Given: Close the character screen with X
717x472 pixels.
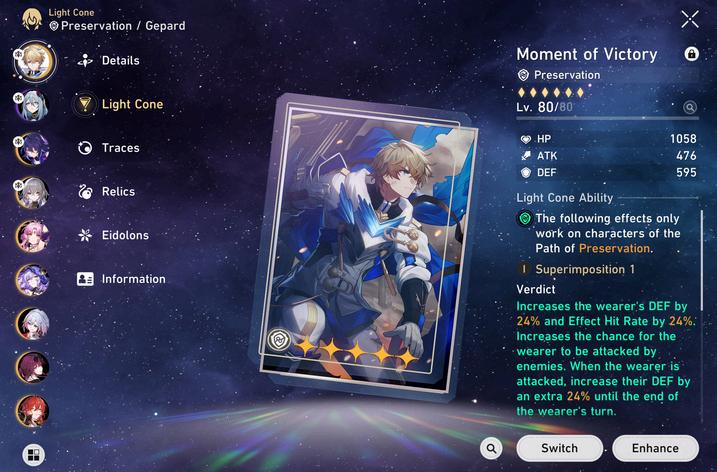Looking at the screenshot, I should click(690, 19).
